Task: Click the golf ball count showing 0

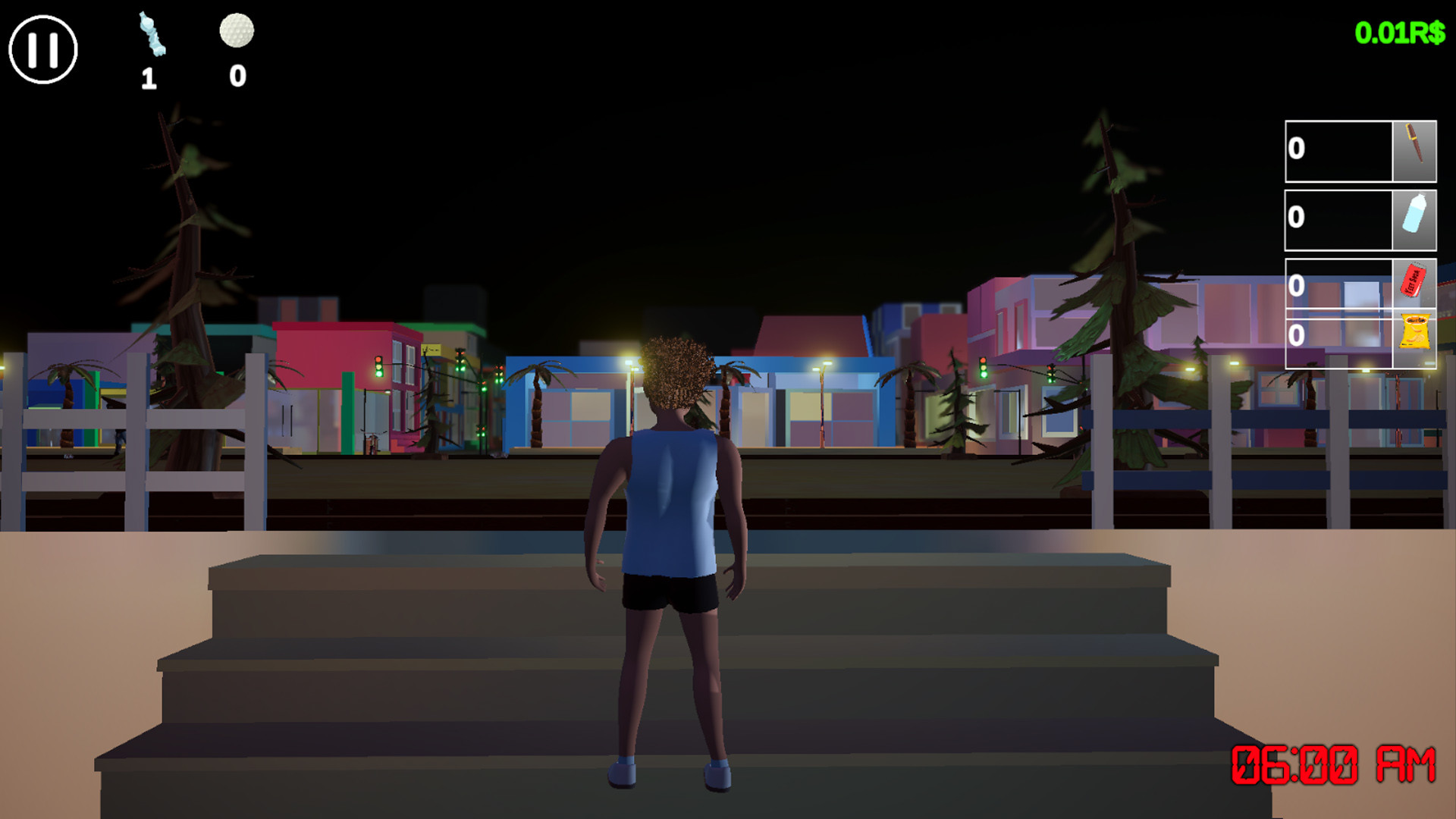Action: (236, 75)
